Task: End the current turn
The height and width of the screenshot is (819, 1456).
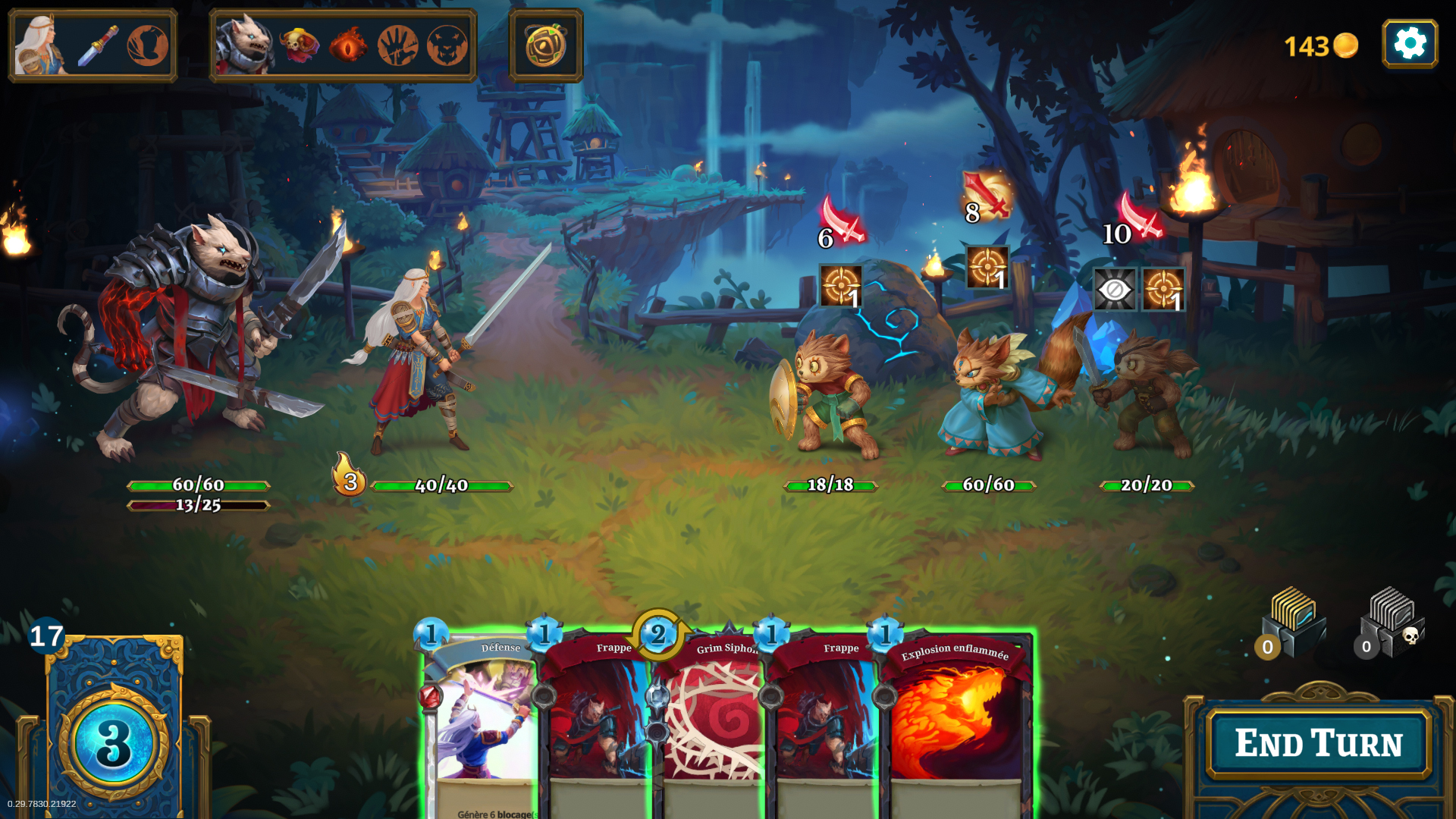Action: tap(1318, 743)
